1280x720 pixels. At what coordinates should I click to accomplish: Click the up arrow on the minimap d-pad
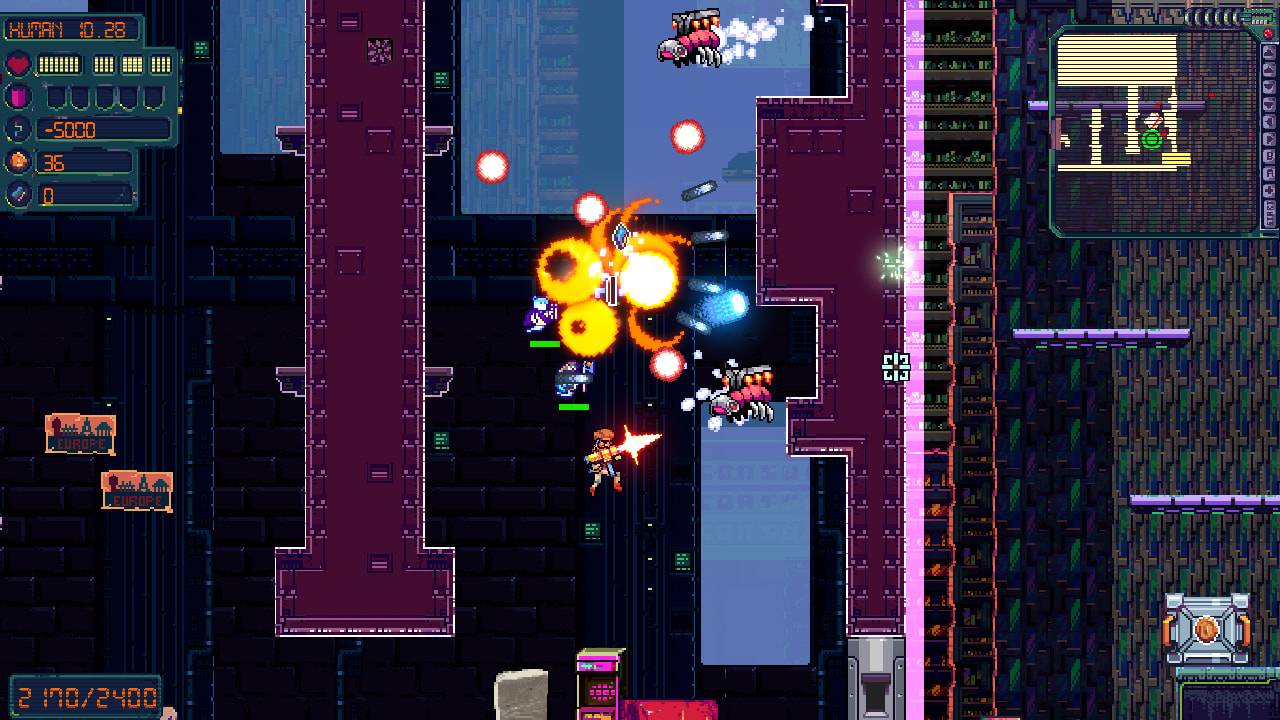(1269, 52)
